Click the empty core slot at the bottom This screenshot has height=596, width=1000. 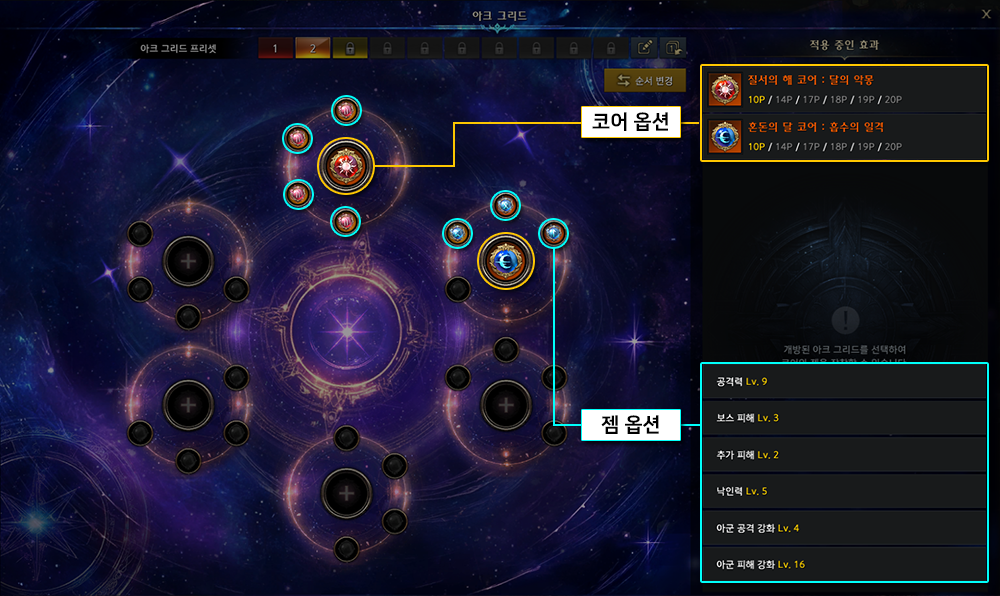tap(346, 492)
